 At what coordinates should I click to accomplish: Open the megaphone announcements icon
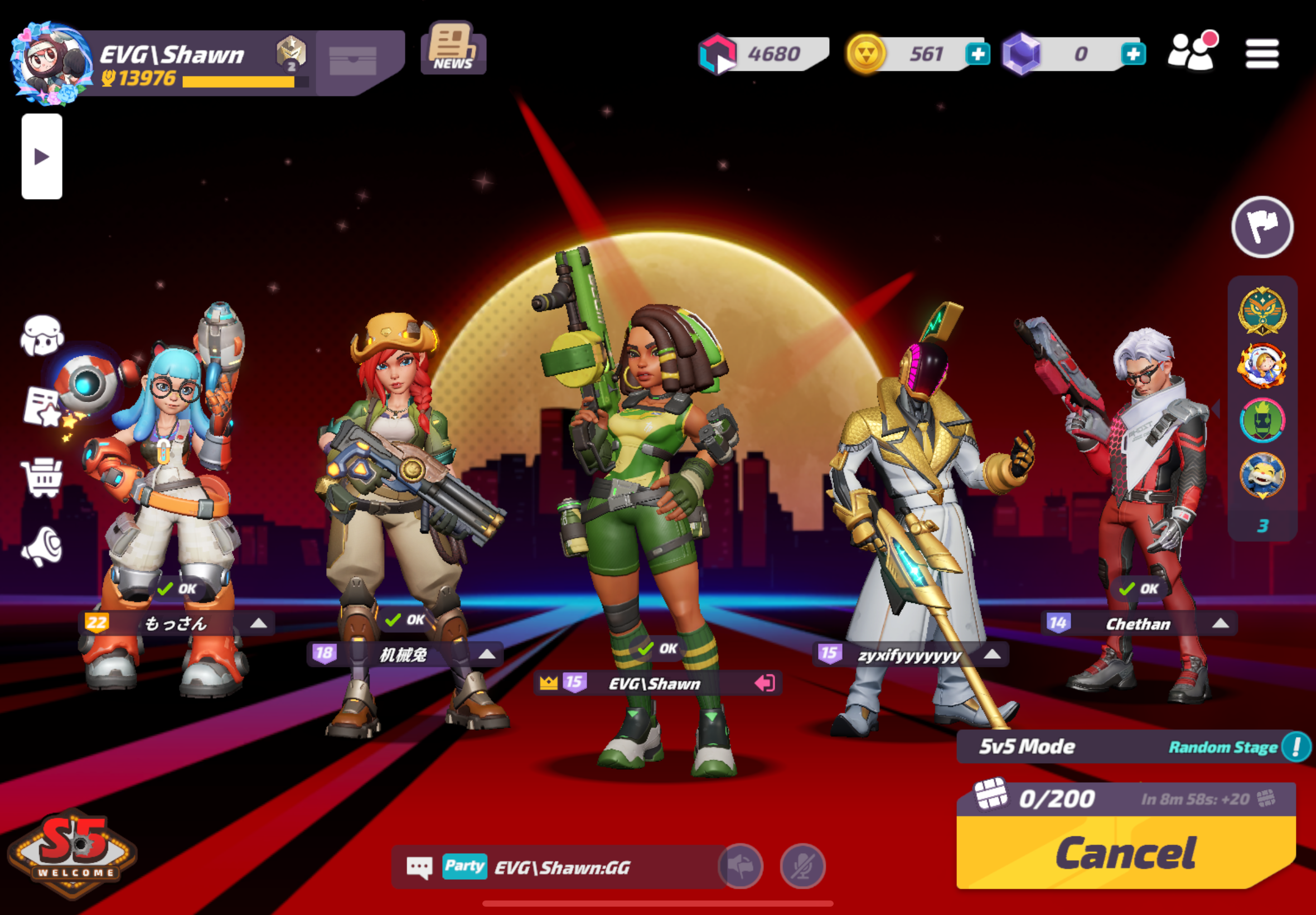[x=42, y=546]
